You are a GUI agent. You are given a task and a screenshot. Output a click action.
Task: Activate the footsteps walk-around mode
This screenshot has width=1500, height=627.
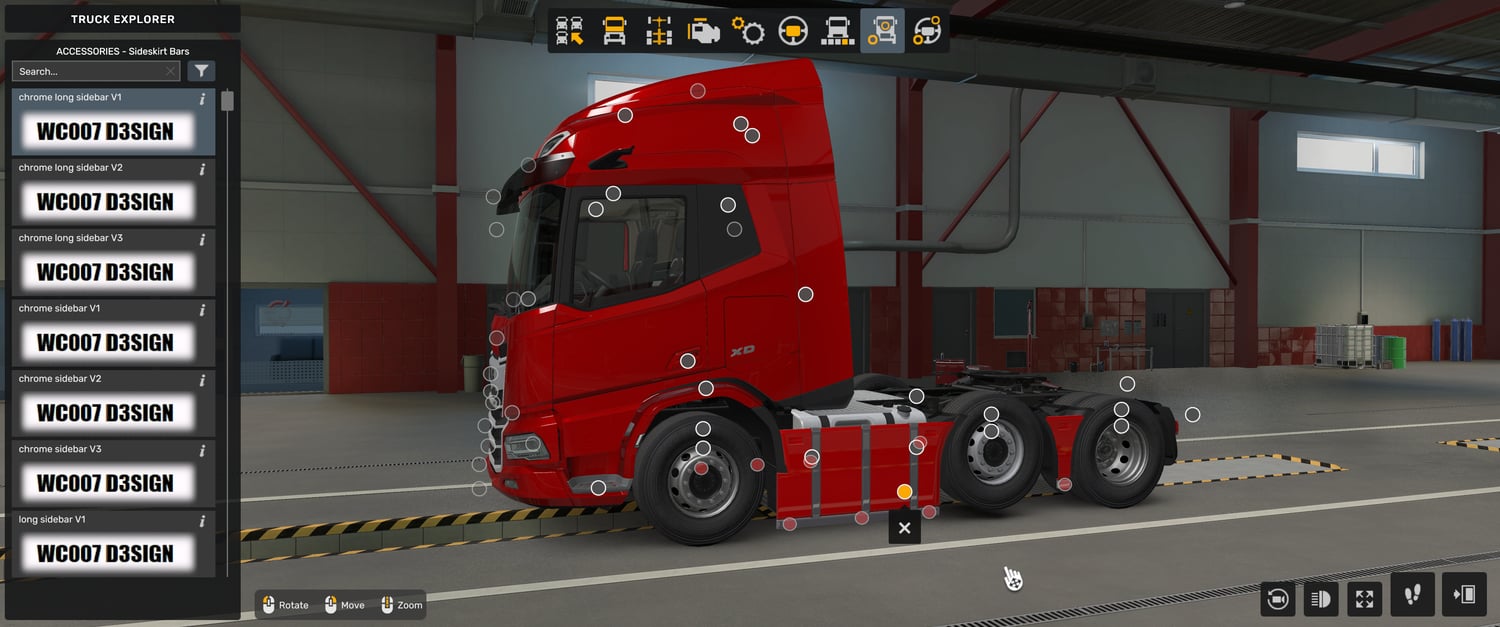pos(1412,595)
